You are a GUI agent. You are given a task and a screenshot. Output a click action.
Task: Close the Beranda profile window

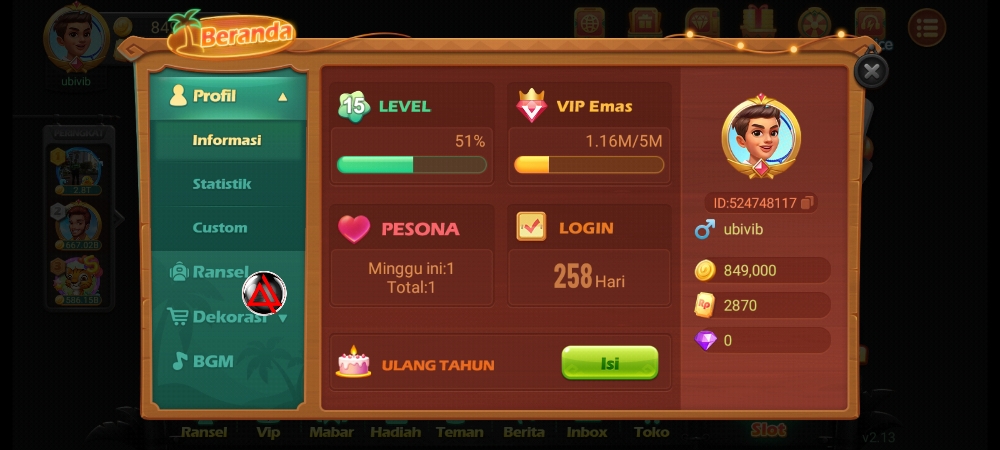click(x=871, y=71)
